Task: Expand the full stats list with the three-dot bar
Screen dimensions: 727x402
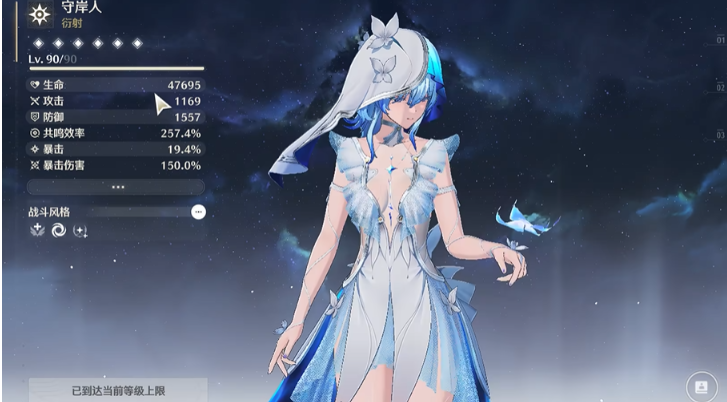Action: pyautogui.click(x=117, y=187)
